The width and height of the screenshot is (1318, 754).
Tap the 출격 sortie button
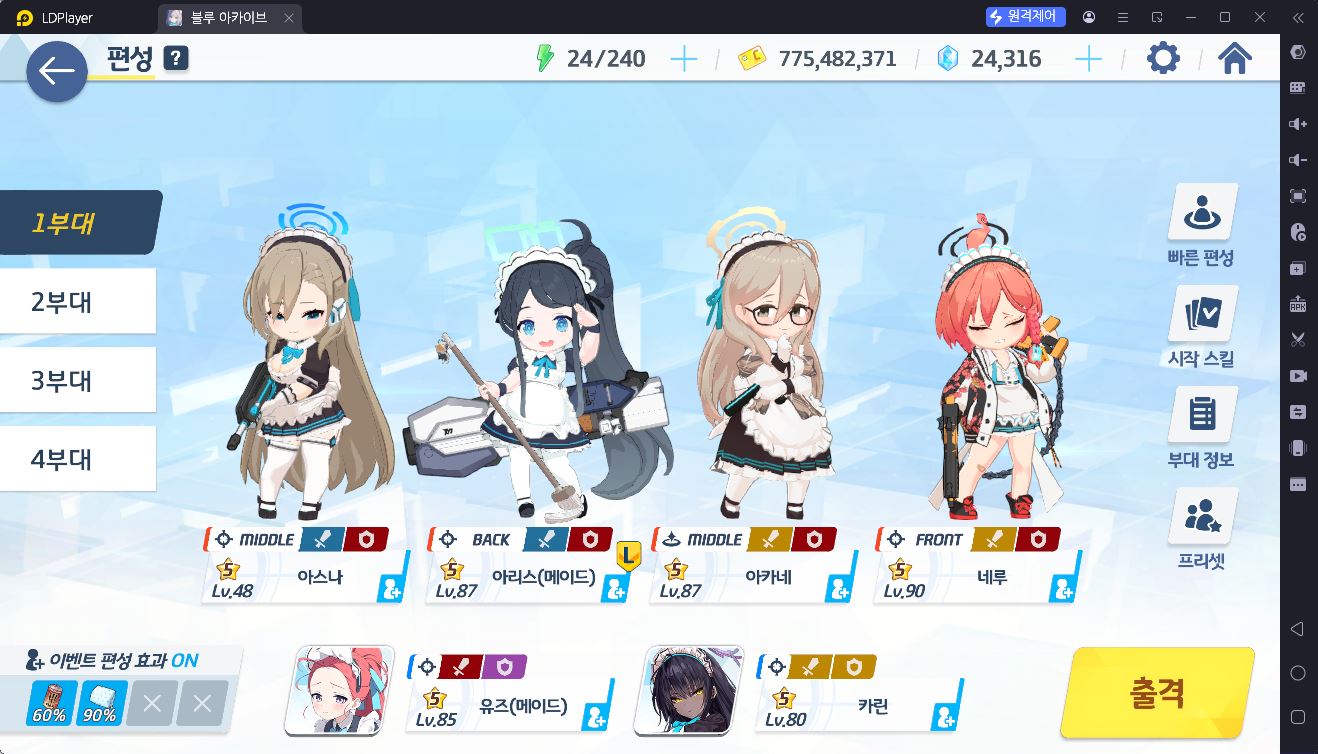1157,692
